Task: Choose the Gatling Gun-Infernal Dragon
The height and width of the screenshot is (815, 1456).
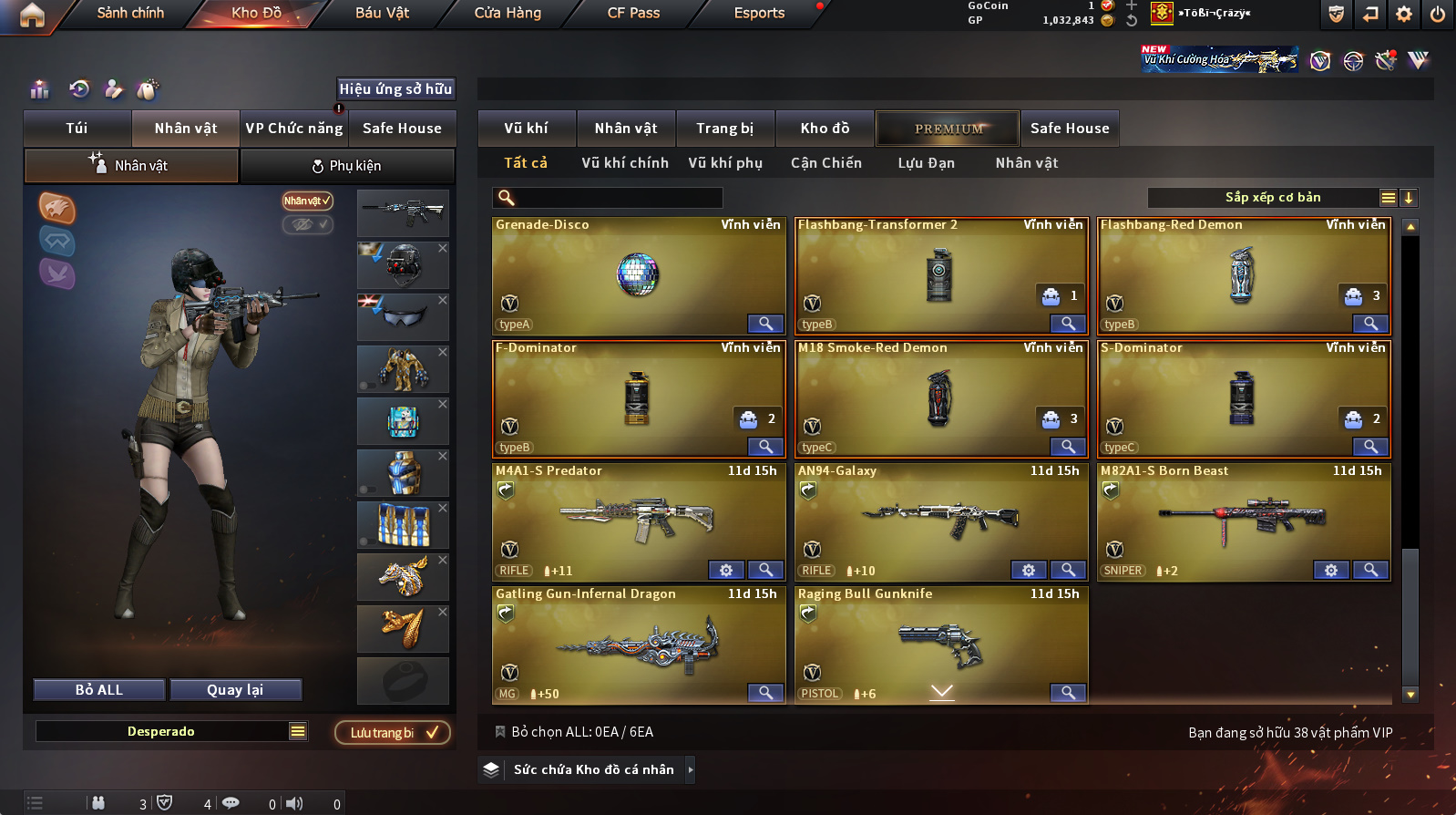Action: coord(638,644)
